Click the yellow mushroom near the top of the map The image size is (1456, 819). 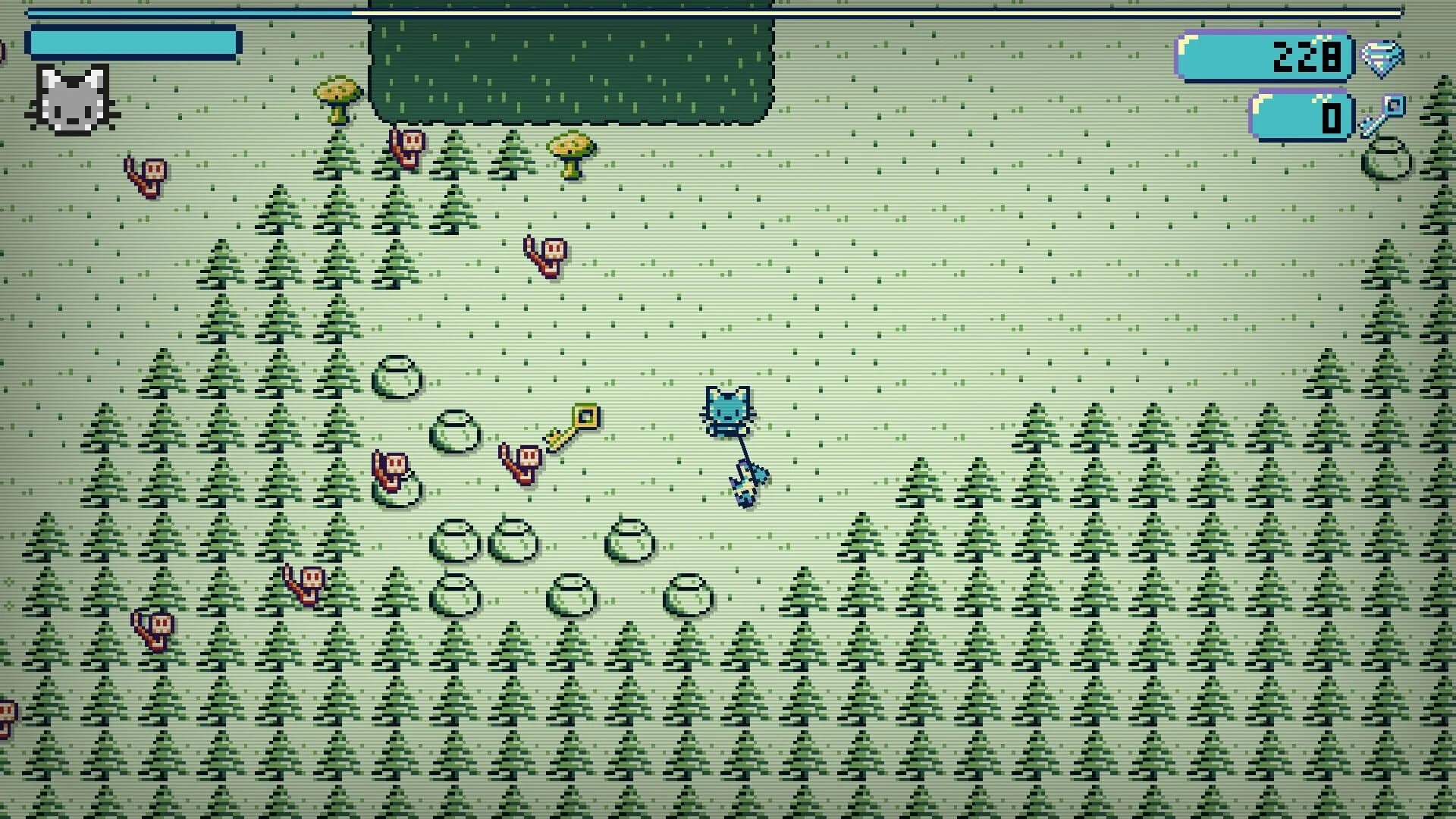pos(337,93)
